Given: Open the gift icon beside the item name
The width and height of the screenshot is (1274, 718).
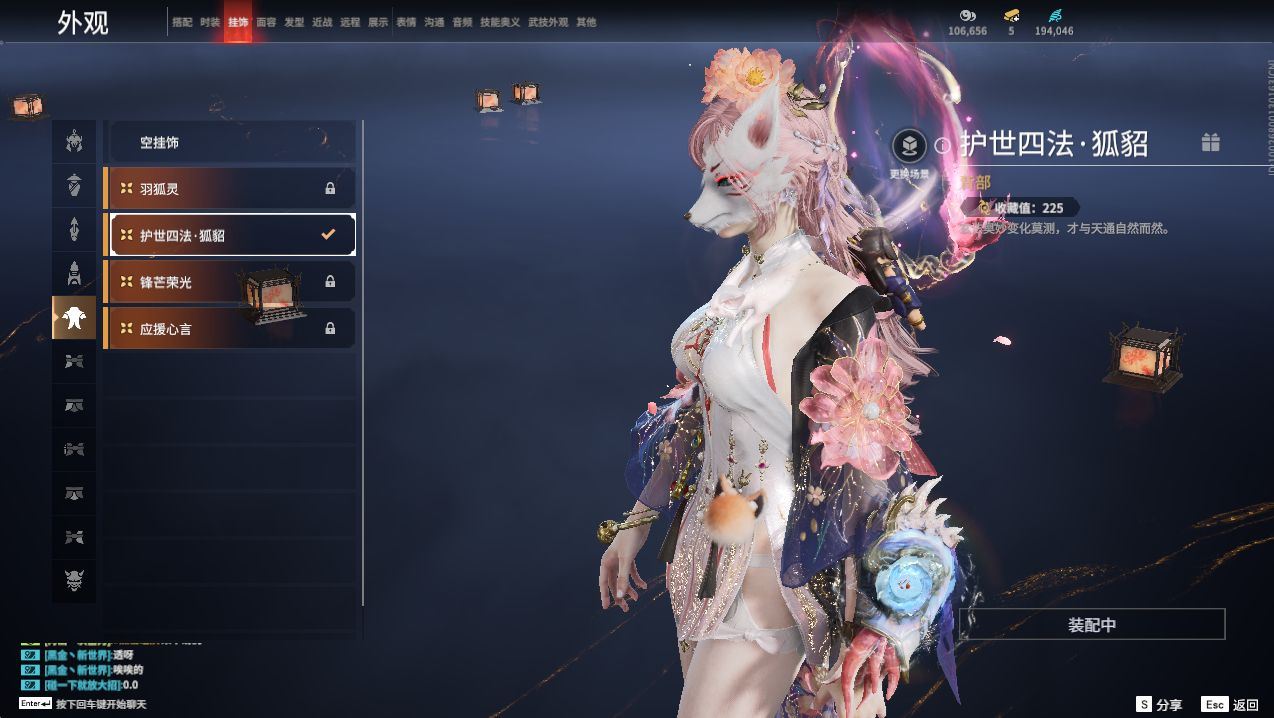Looking at the screenshot, I should [x=1210, y=143].
